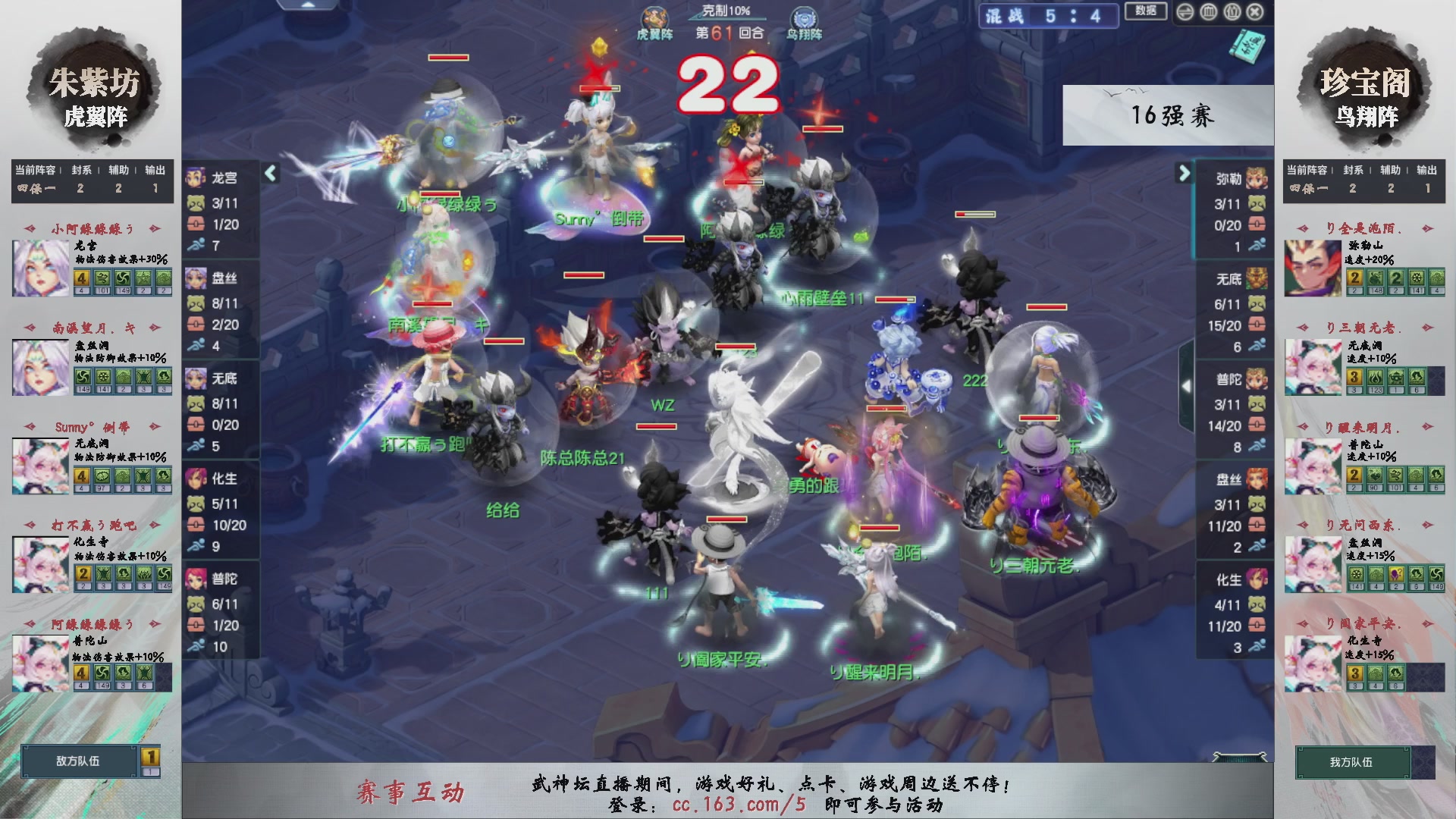The width and height of the screenshot is (1456, 819).
Task: Collapse the right unit panel with its arrow
Action: point(1185,174)
